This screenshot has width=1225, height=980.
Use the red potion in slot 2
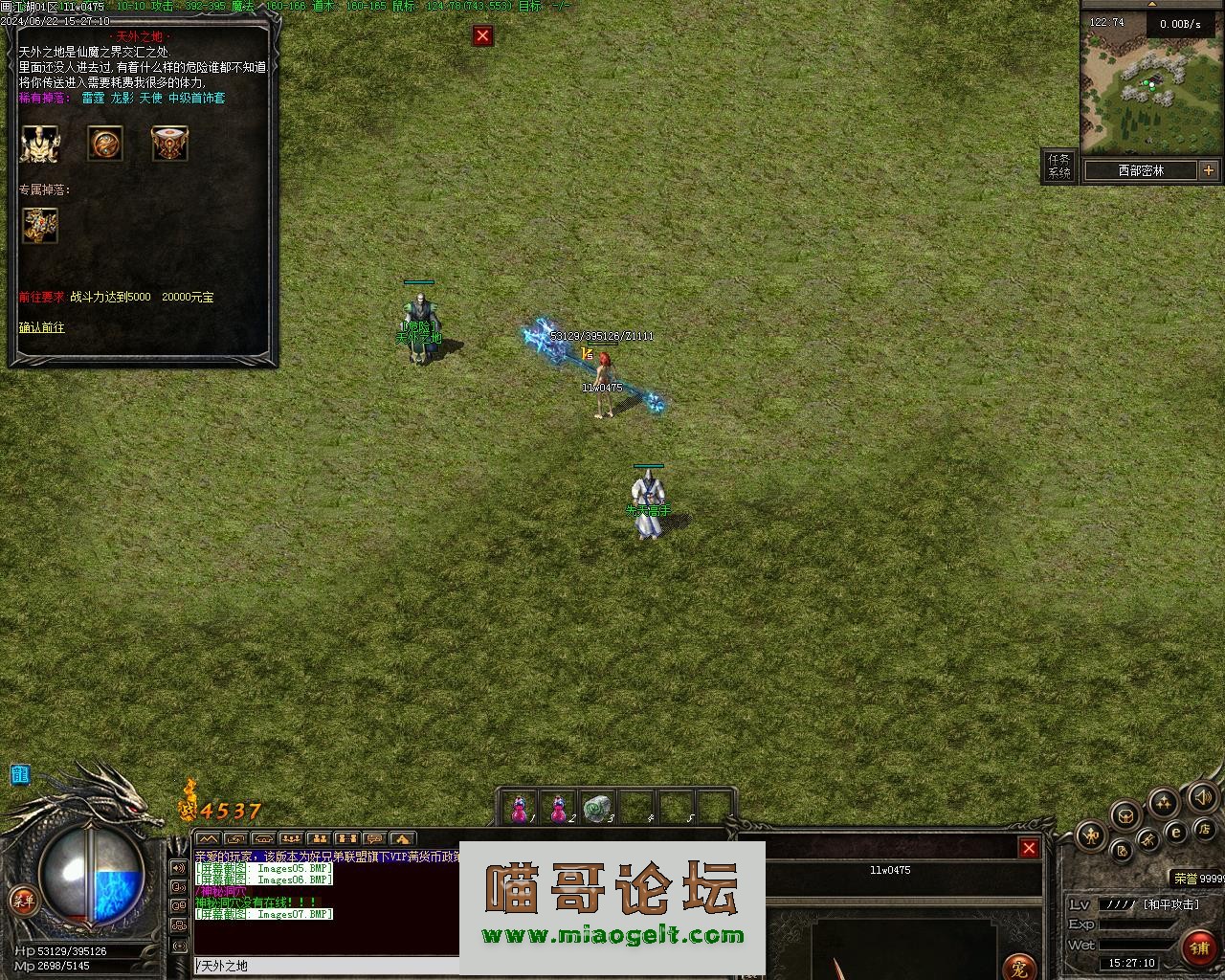coord(559,810)
